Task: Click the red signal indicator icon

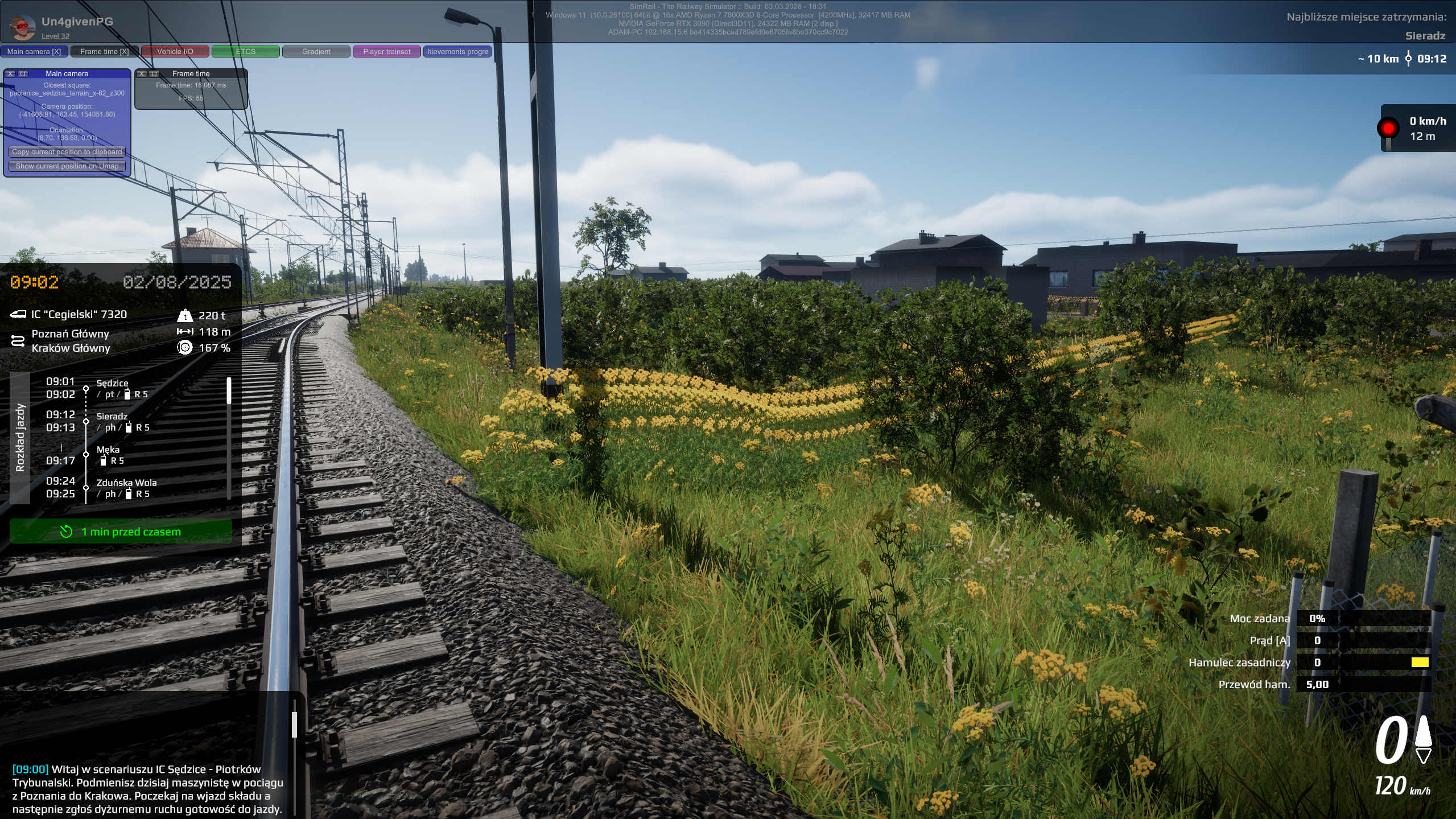Action: [1388, 128]
